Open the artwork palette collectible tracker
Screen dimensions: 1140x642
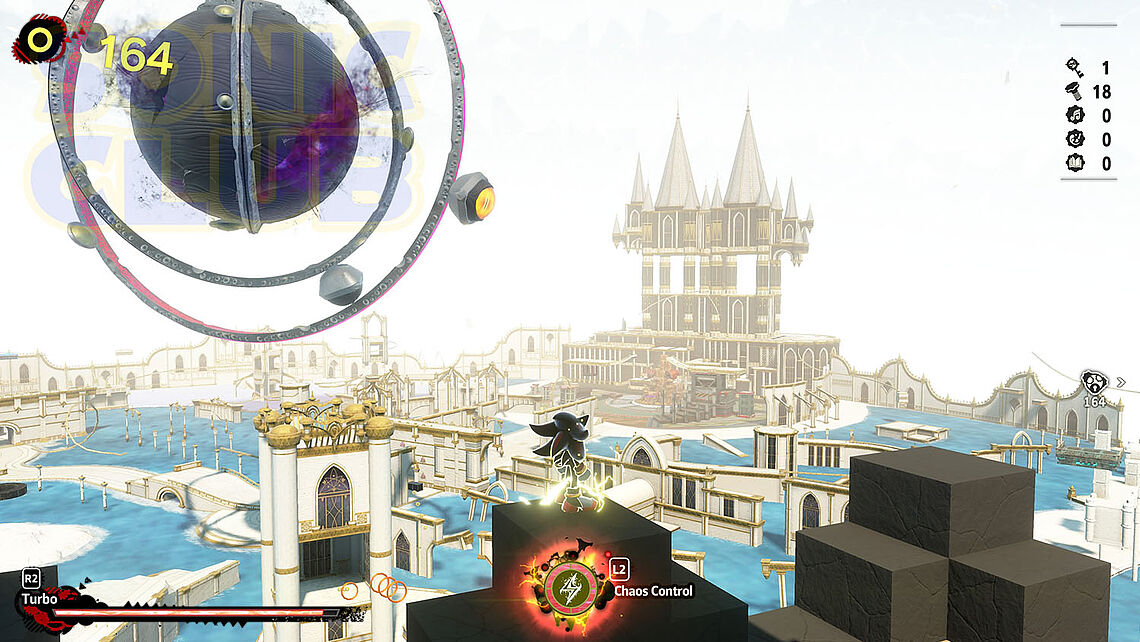point(1076,140)
